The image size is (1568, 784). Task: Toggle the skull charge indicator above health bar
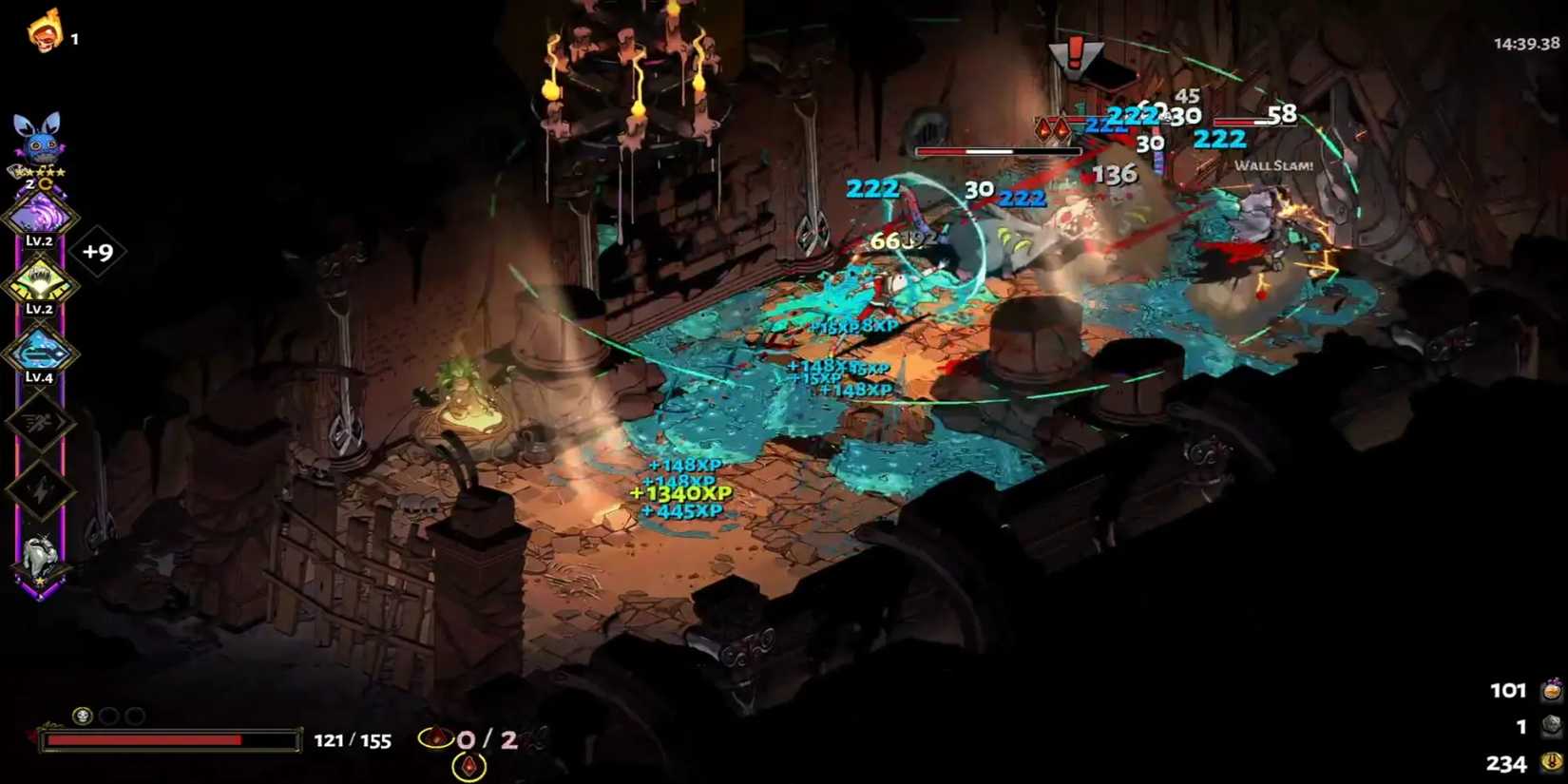[83, 717]
